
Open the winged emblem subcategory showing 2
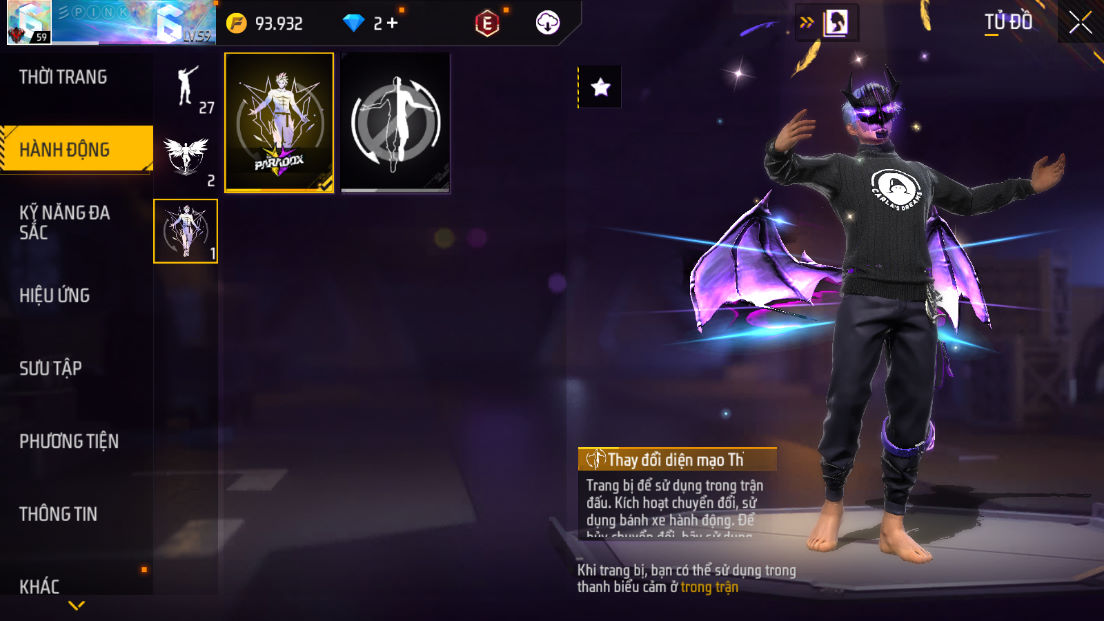tap(186, 158)
